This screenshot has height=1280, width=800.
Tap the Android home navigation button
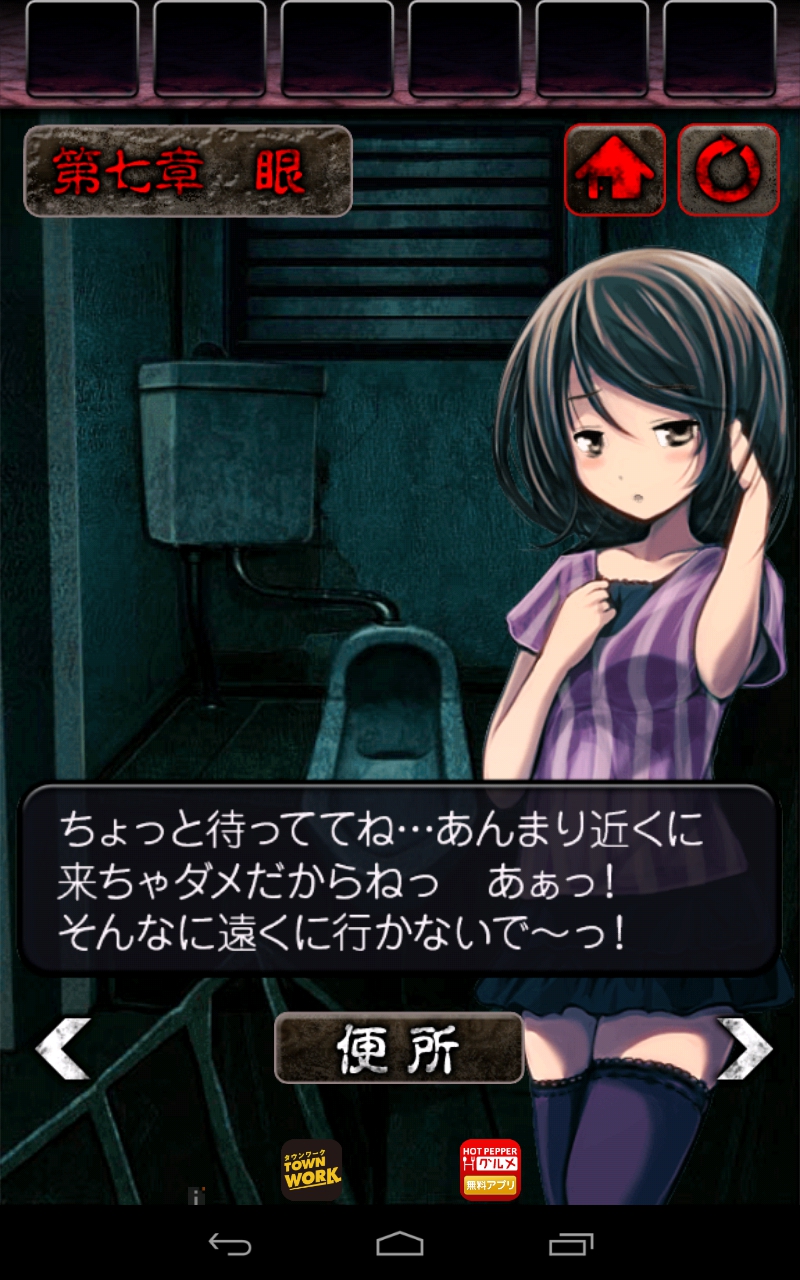pyautogui.click(x=400, y=1244)
